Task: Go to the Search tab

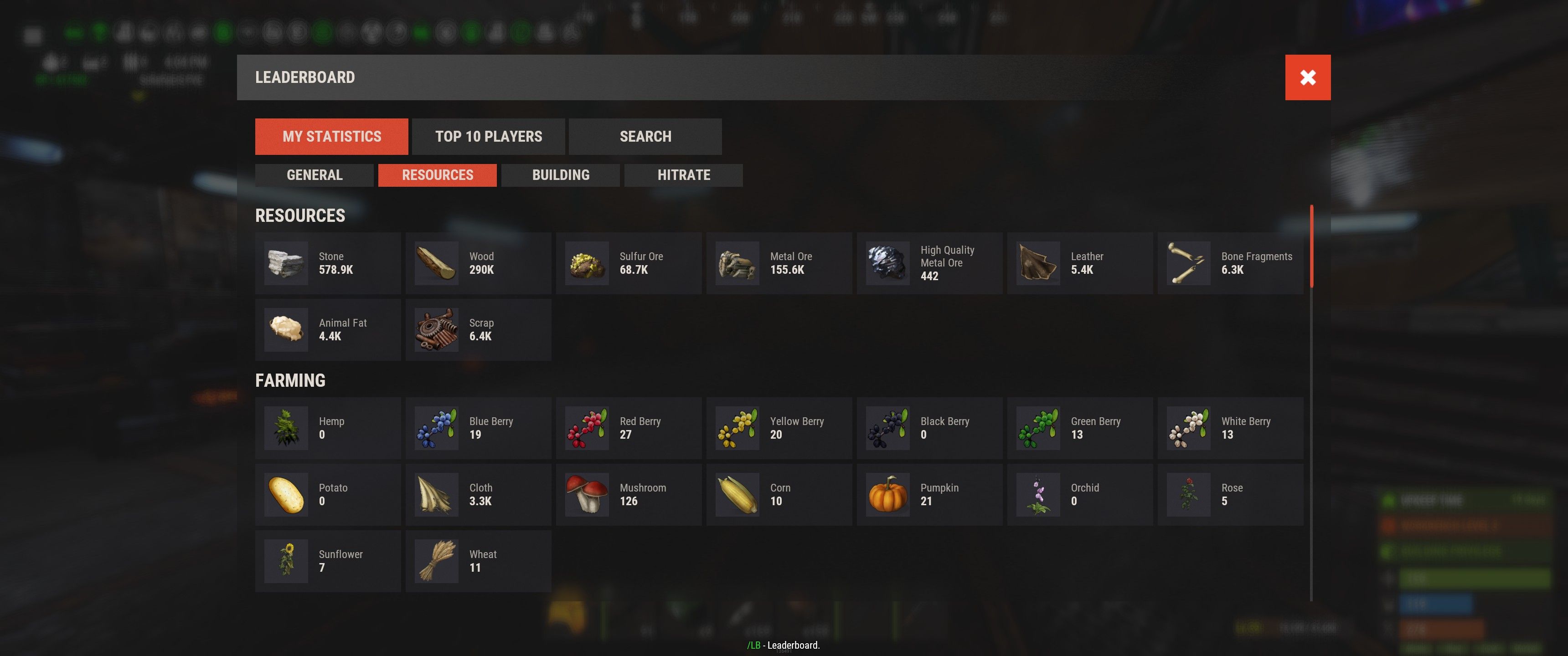Action: 645,136
